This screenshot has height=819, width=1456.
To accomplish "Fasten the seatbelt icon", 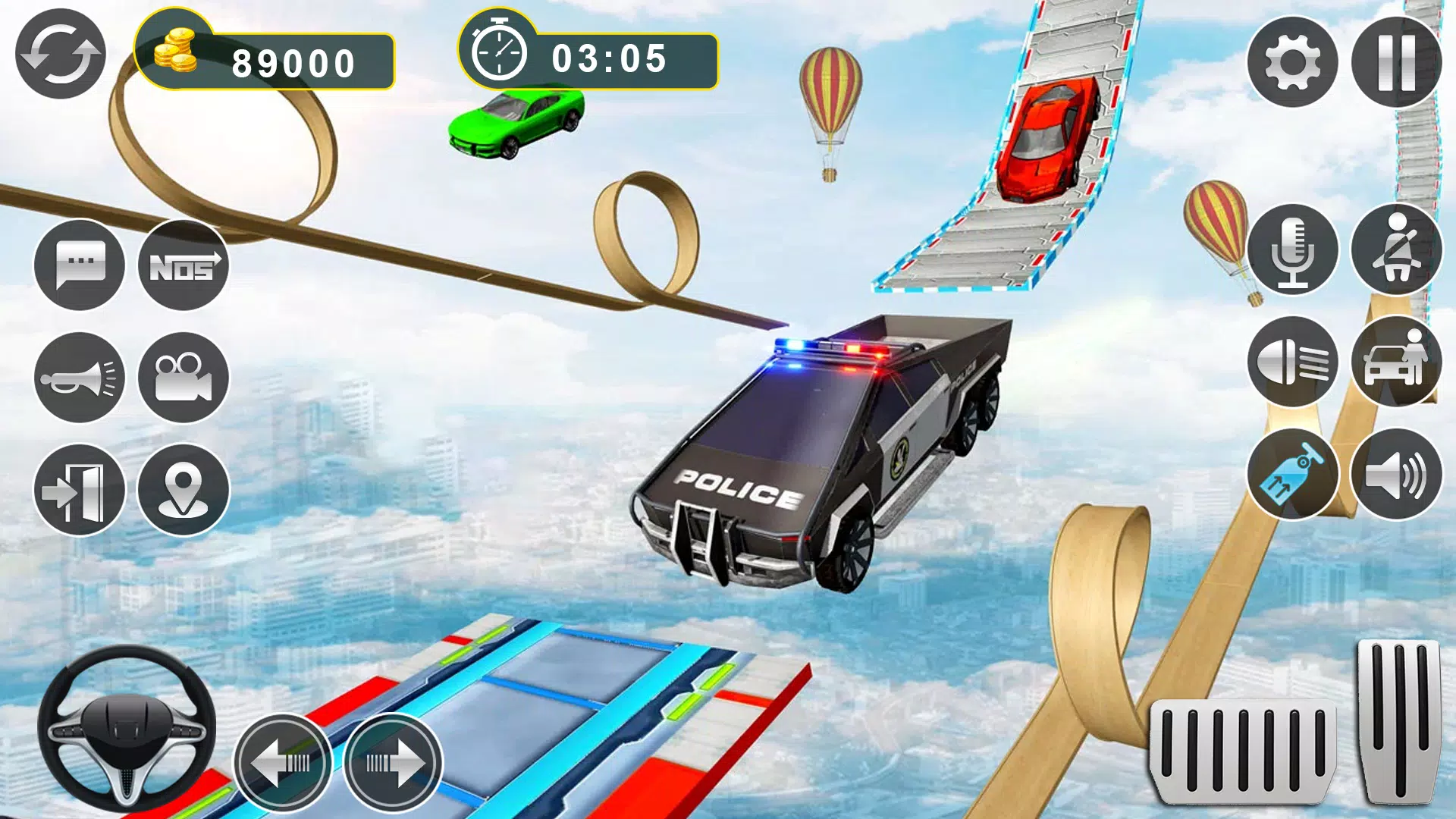I will point(1396,249).
